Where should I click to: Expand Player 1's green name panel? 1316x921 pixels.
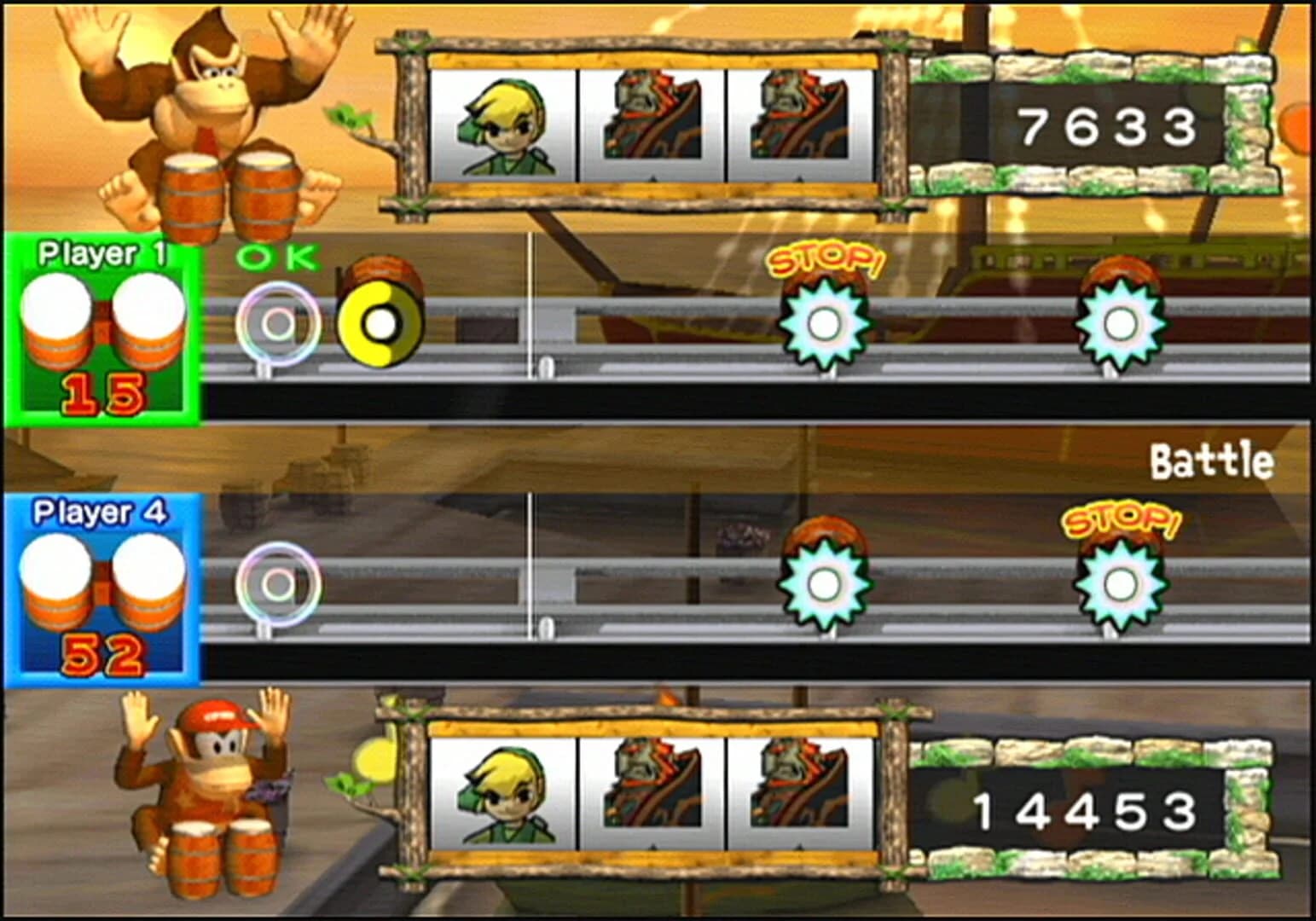point(102,252)
